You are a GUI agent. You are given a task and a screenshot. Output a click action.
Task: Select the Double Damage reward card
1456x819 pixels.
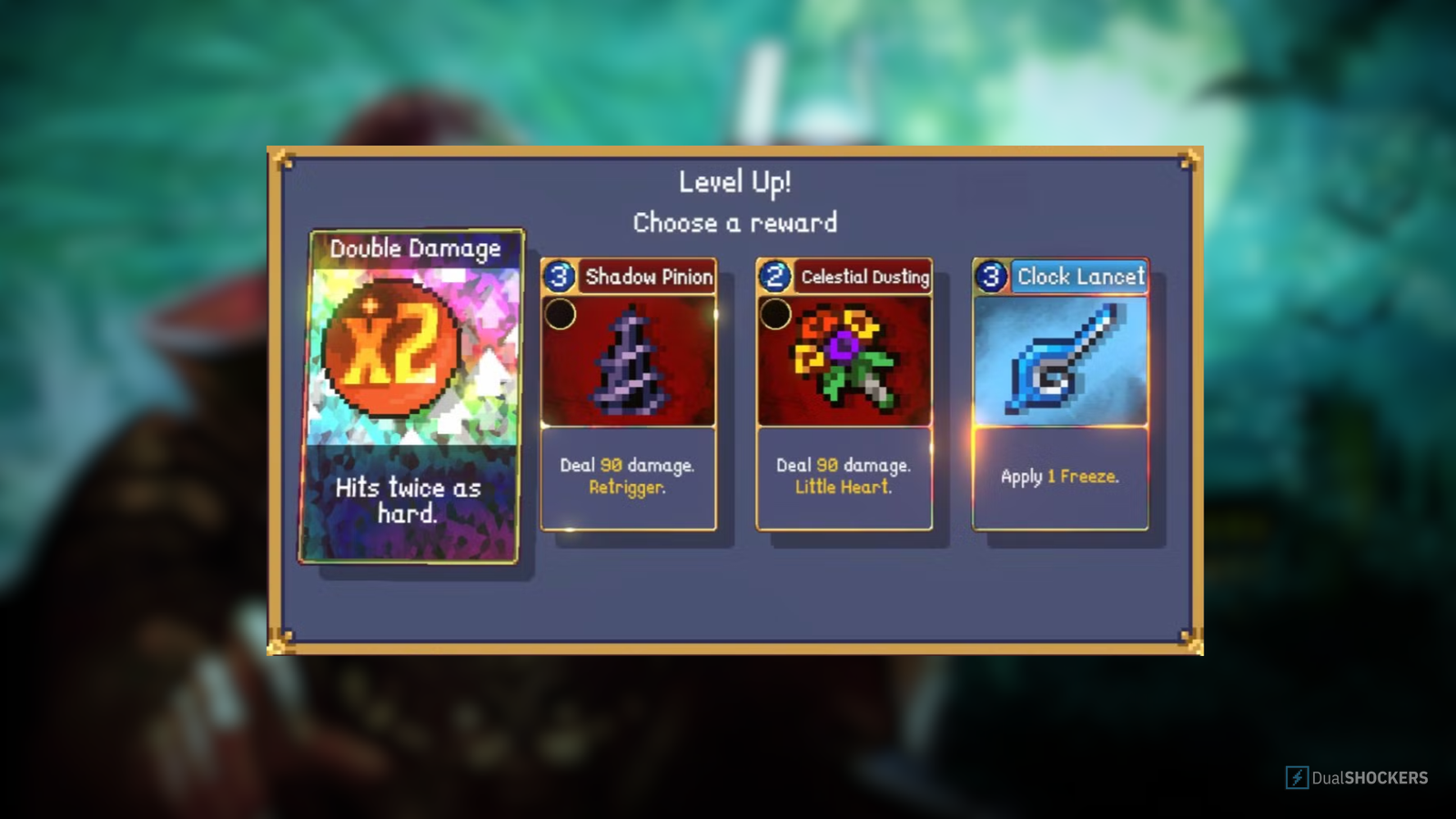coord(414,396)
